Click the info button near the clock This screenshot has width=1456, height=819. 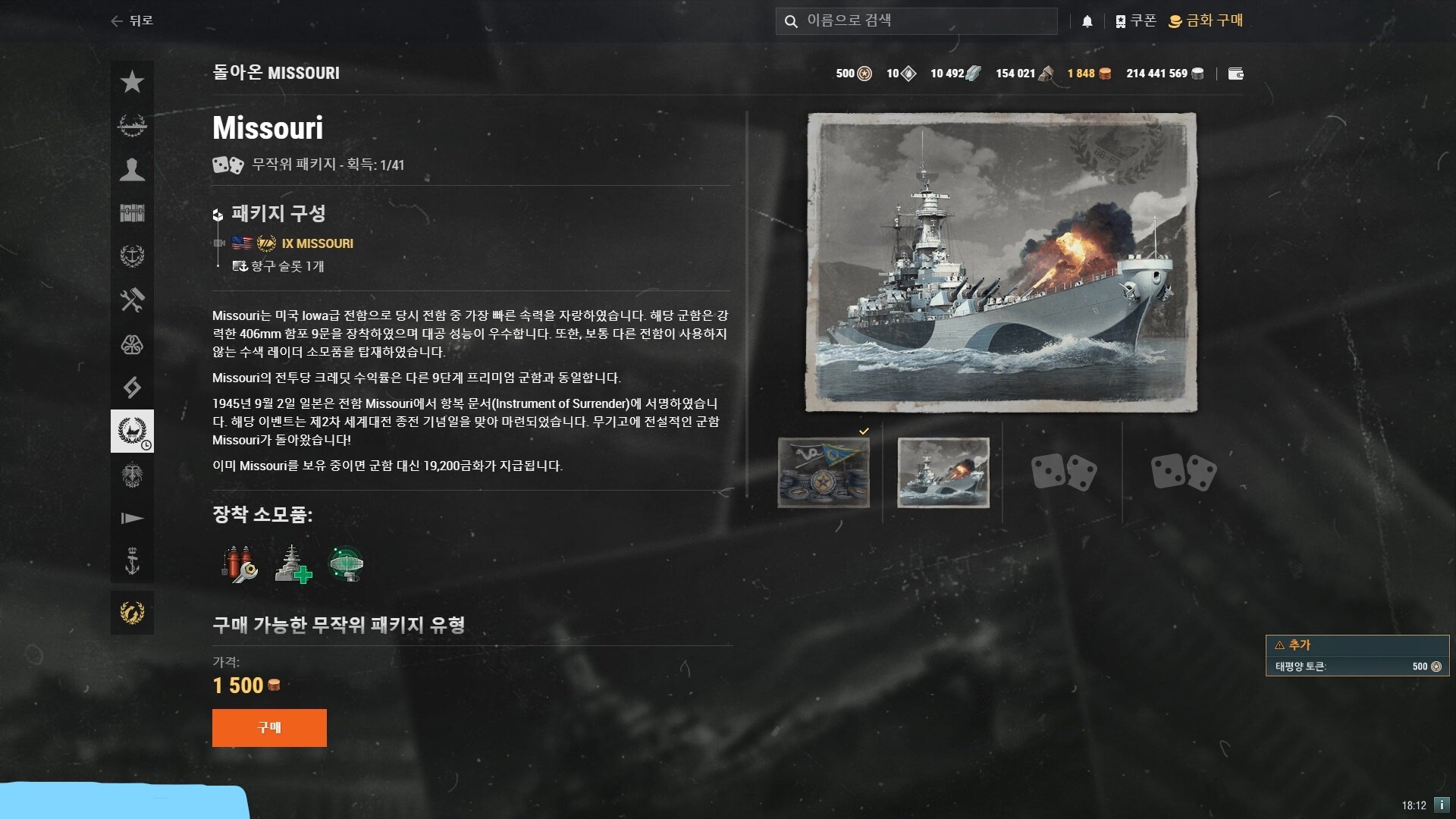(1442, 805)
